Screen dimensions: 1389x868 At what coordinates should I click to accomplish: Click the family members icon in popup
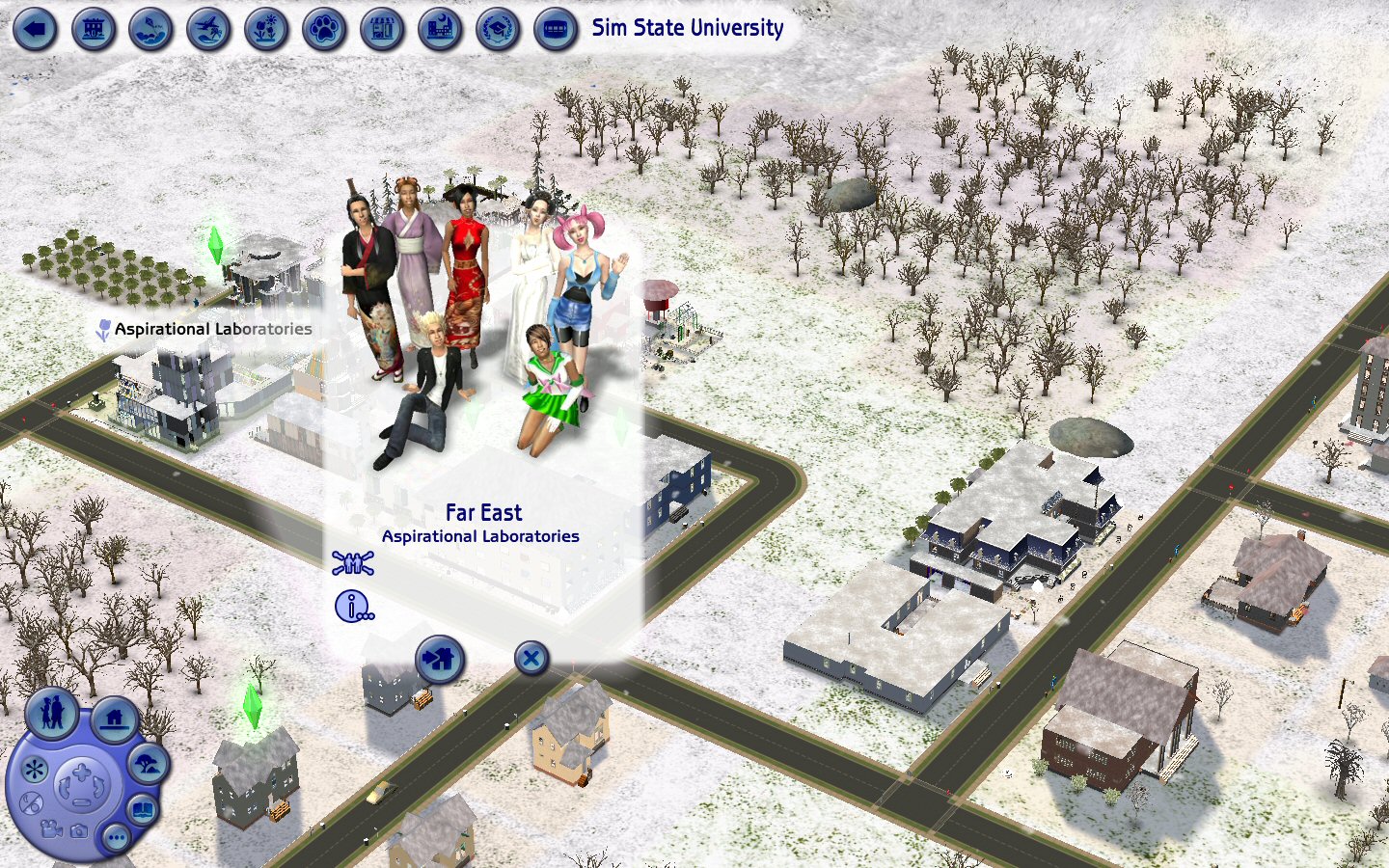click(353, 562)
